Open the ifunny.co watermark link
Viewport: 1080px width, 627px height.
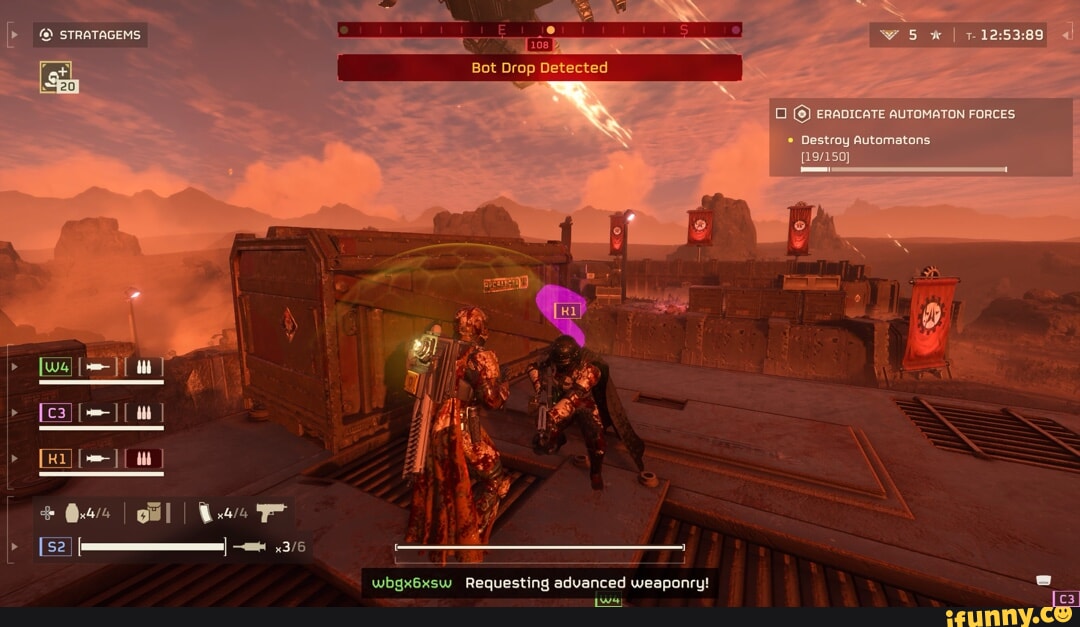click(x=1010, y=615)
